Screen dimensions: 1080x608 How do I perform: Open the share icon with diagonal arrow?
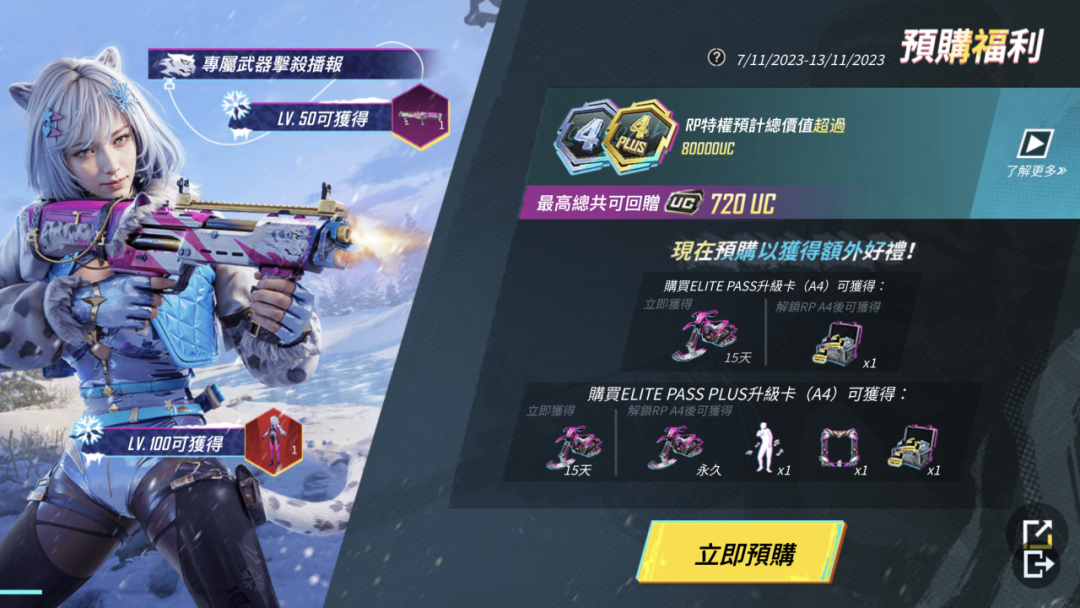[1037, 532]
